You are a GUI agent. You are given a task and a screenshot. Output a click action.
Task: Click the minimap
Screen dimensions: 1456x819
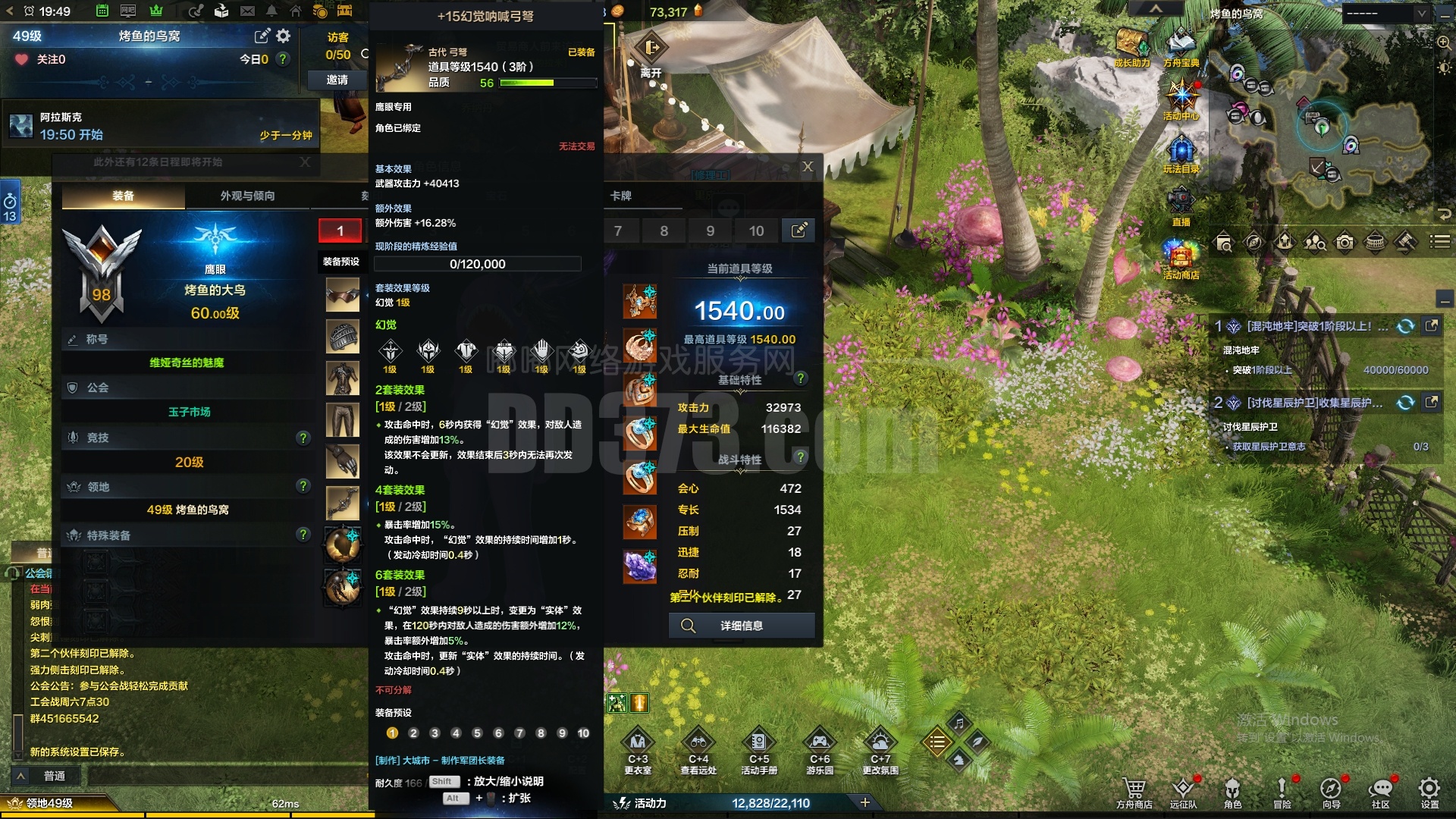click(1323, 129)
